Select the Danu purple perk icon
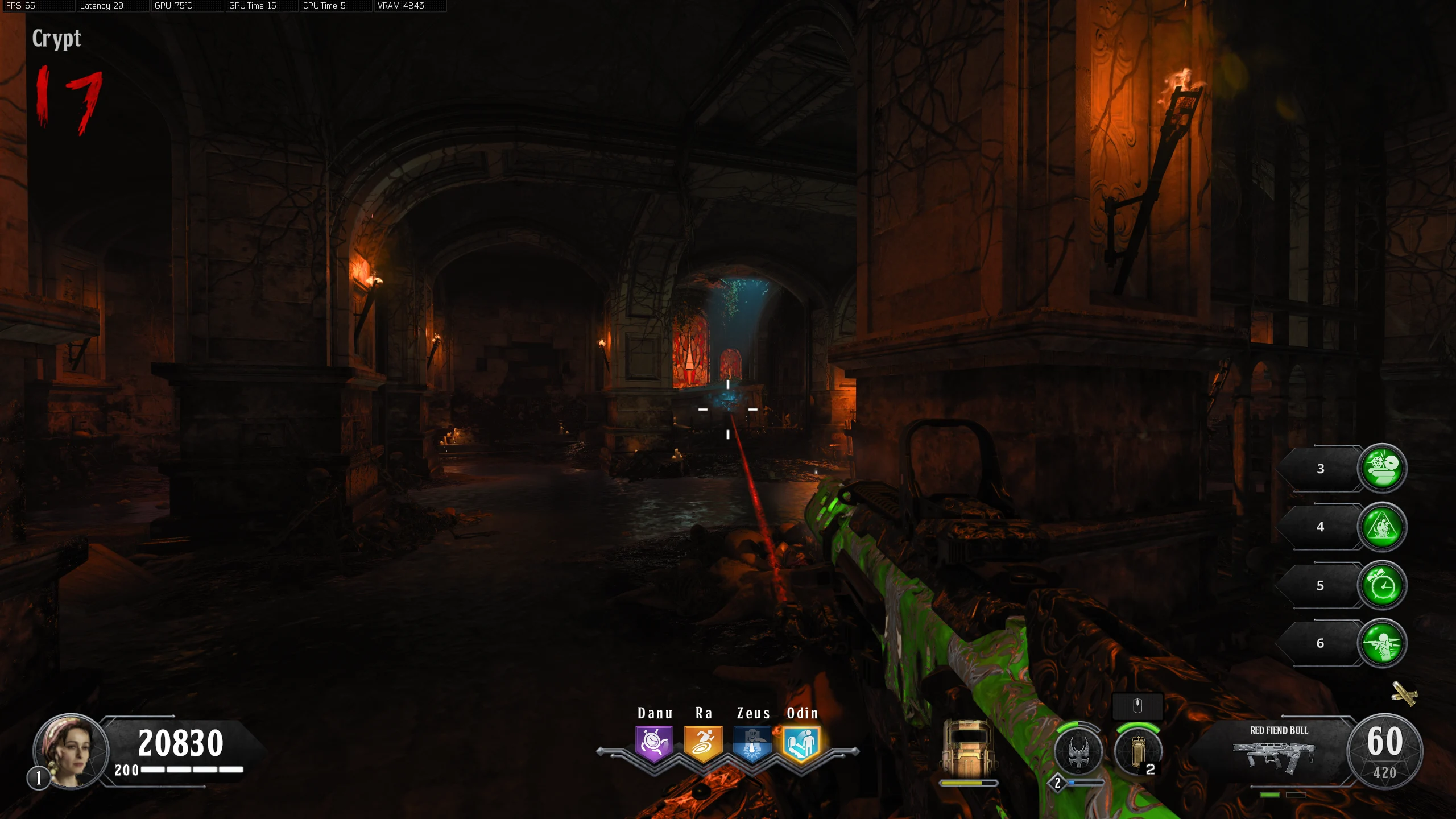Image resolution: width=1456 pixels, height=819 pixels. click(654, 743)
